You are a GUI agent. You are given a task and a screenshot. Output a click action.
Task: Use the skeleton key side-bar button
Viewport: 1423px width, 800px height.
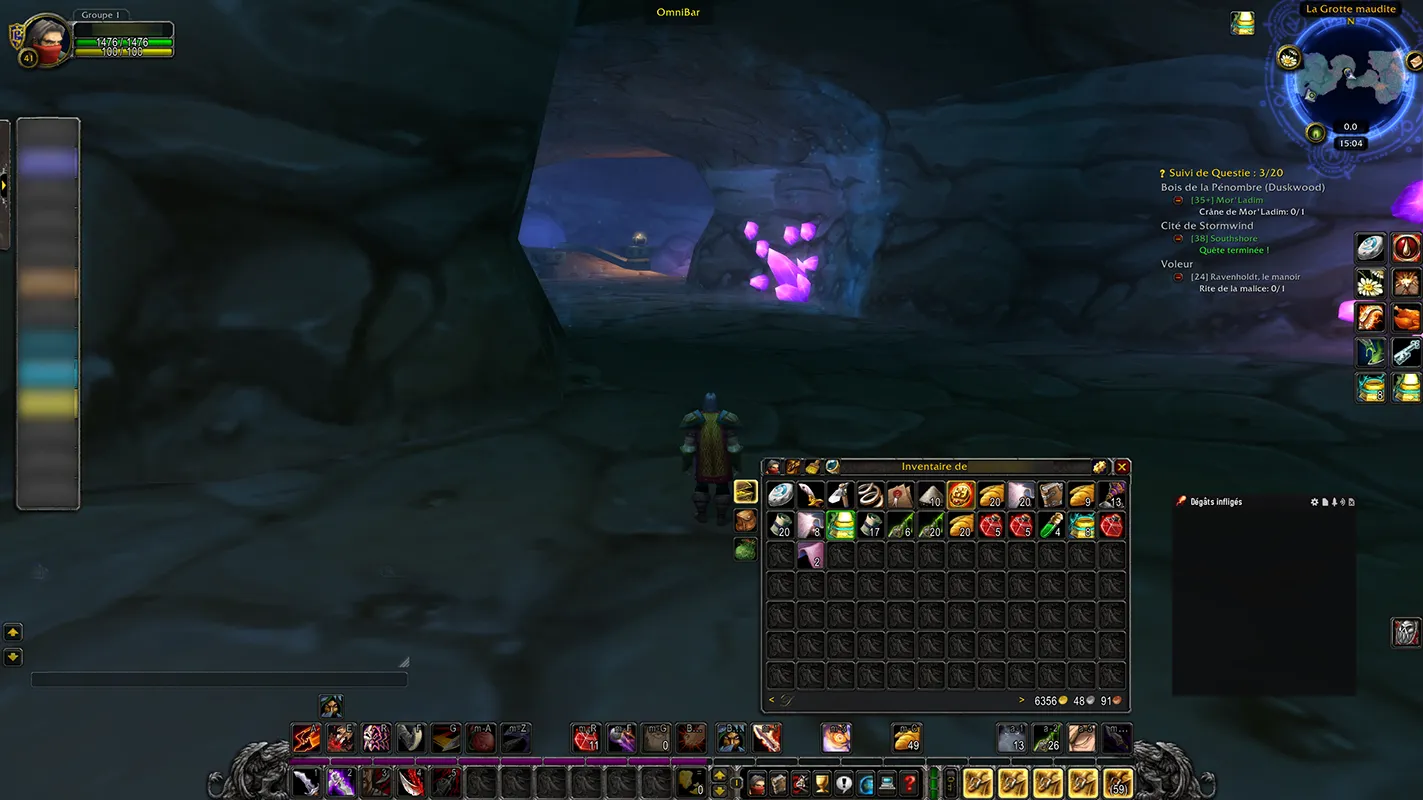pos(1407,352)
